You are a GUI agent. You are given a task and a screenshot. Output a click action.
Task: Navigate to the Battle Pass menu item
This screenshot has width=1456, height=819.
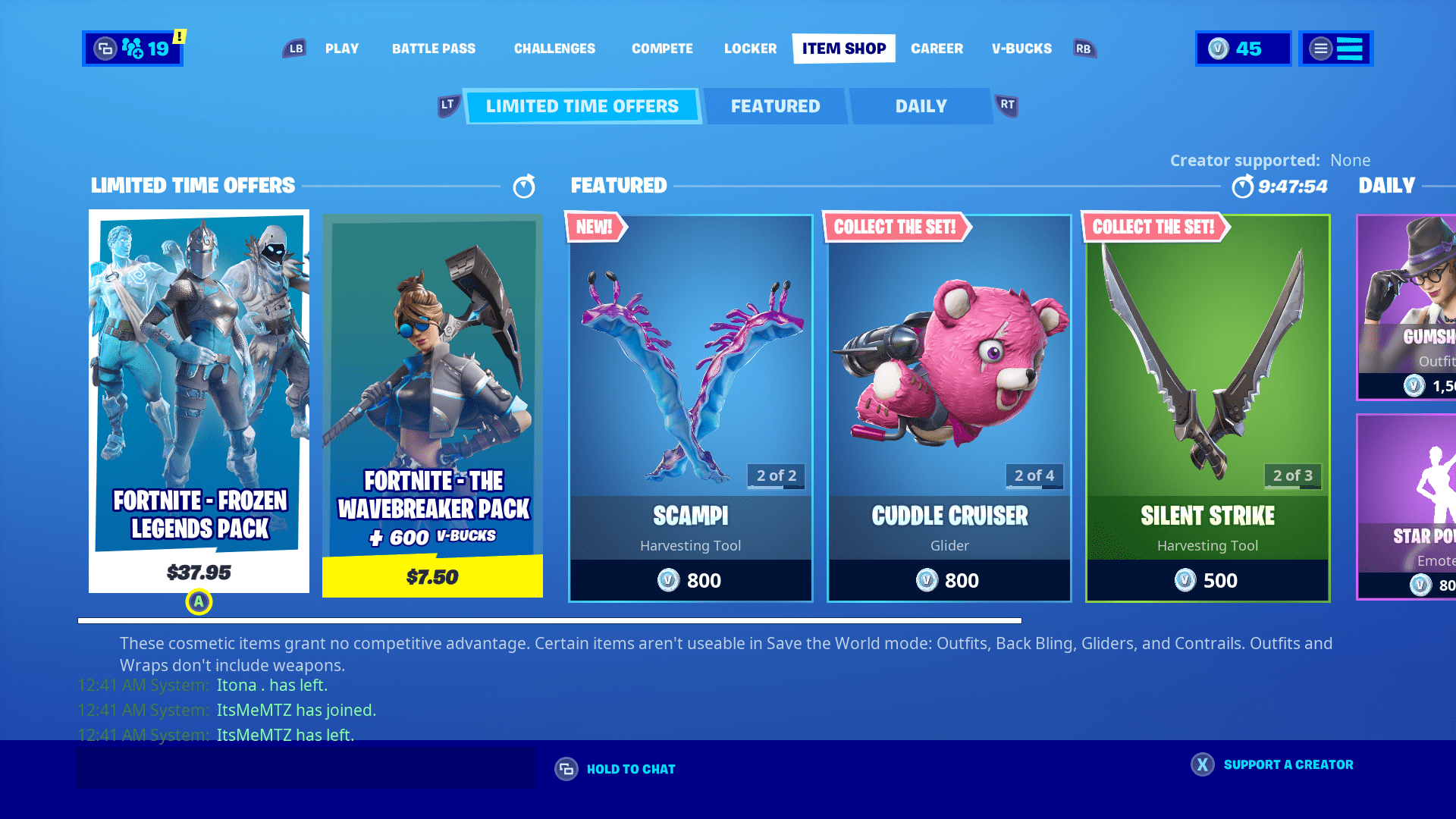click(x=434, y=49)
